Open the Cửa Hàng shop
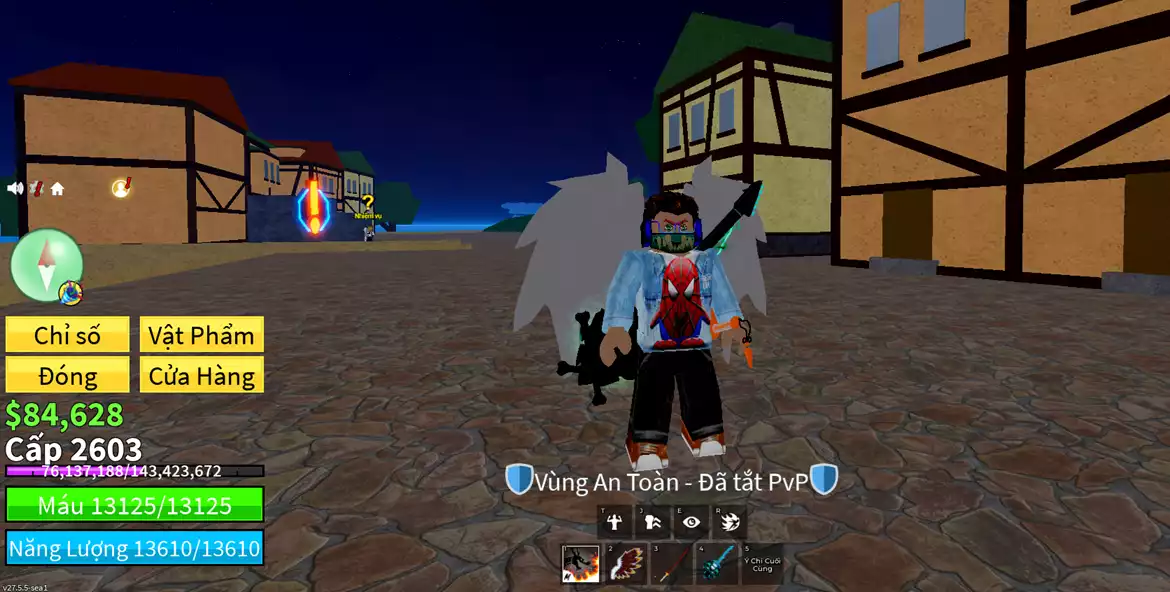Image resolution: width=1170 pixels, height=592 pixels. click(x=201, y=376)
